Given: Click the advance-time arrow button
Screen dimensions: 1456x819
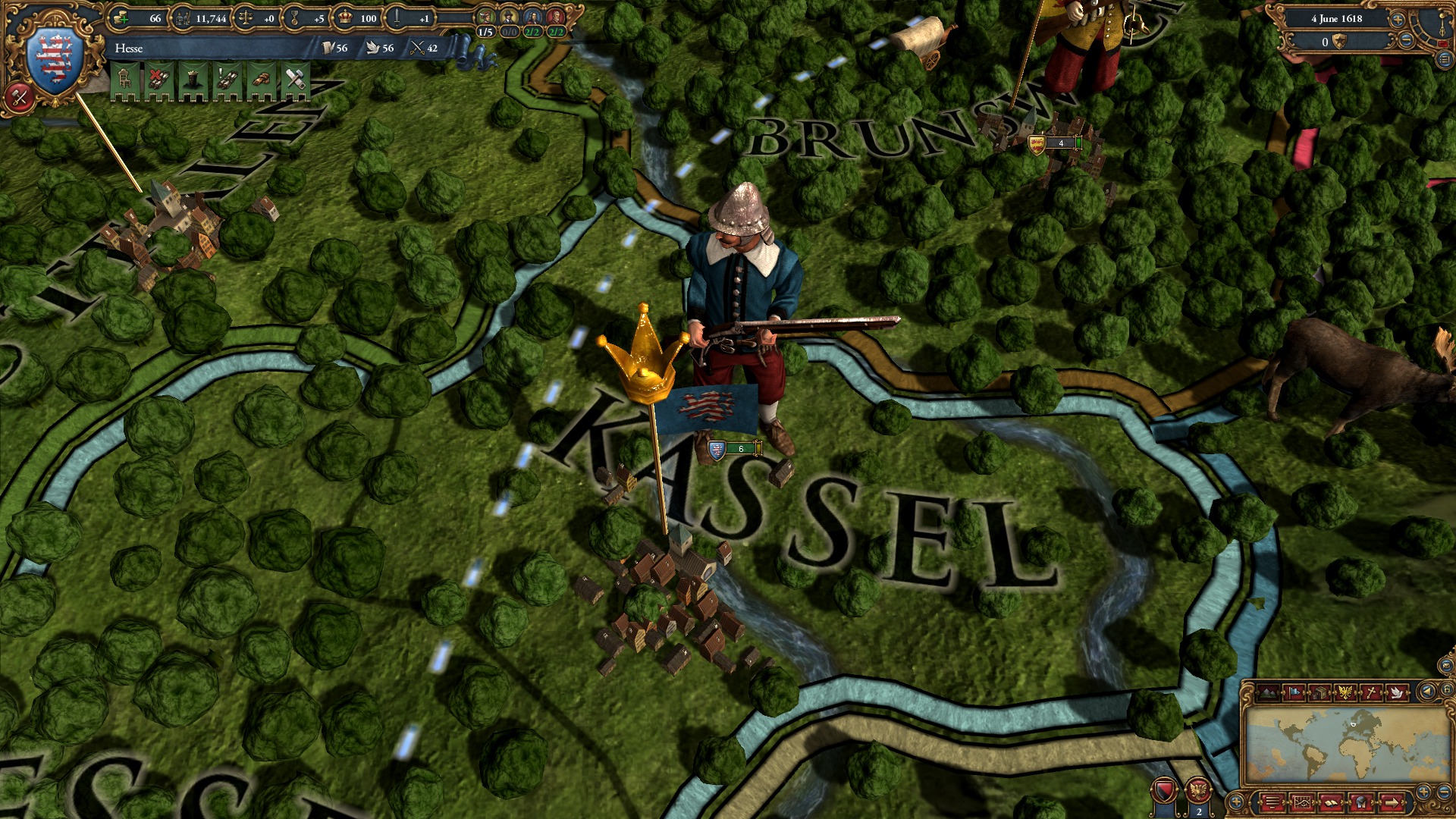Looking at the screenshot, I should click(1391, 802).
